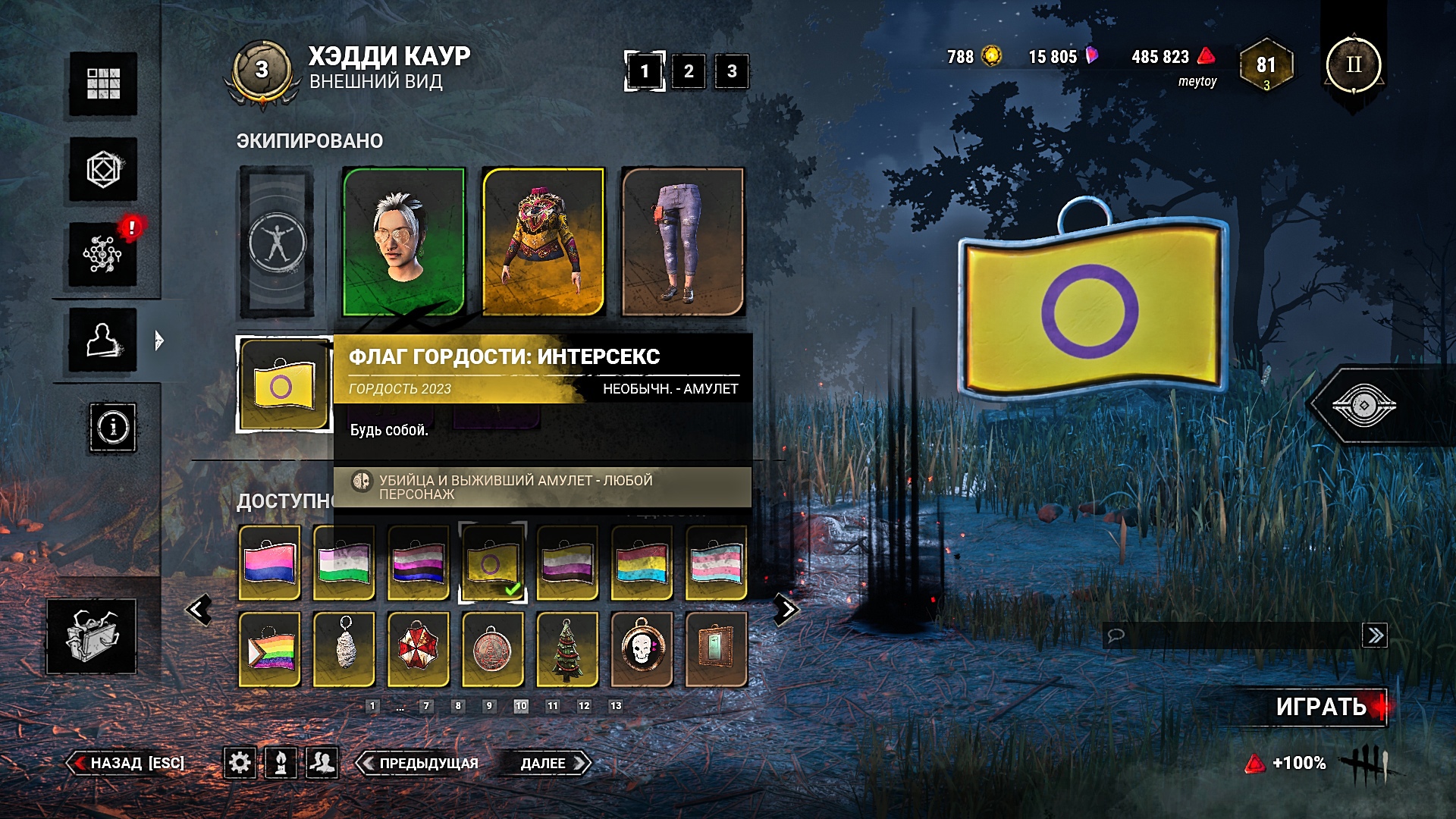
Task: Select the ПРЕДЫДУЩАЯ previous character button
Action: click(419, 763)
